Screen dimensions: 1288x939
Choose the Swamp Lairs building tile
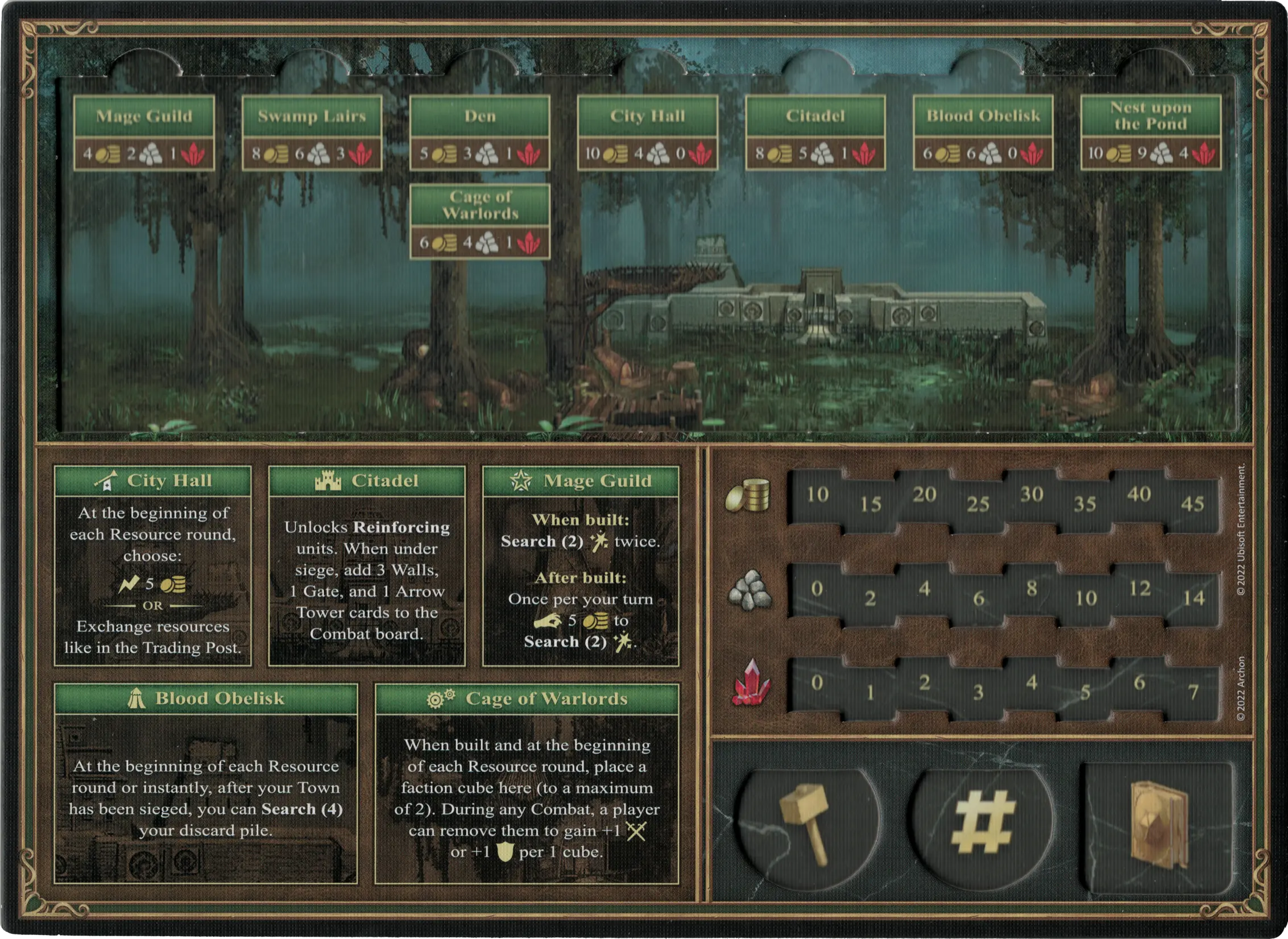pyautogui.click(x=312, y=133)
